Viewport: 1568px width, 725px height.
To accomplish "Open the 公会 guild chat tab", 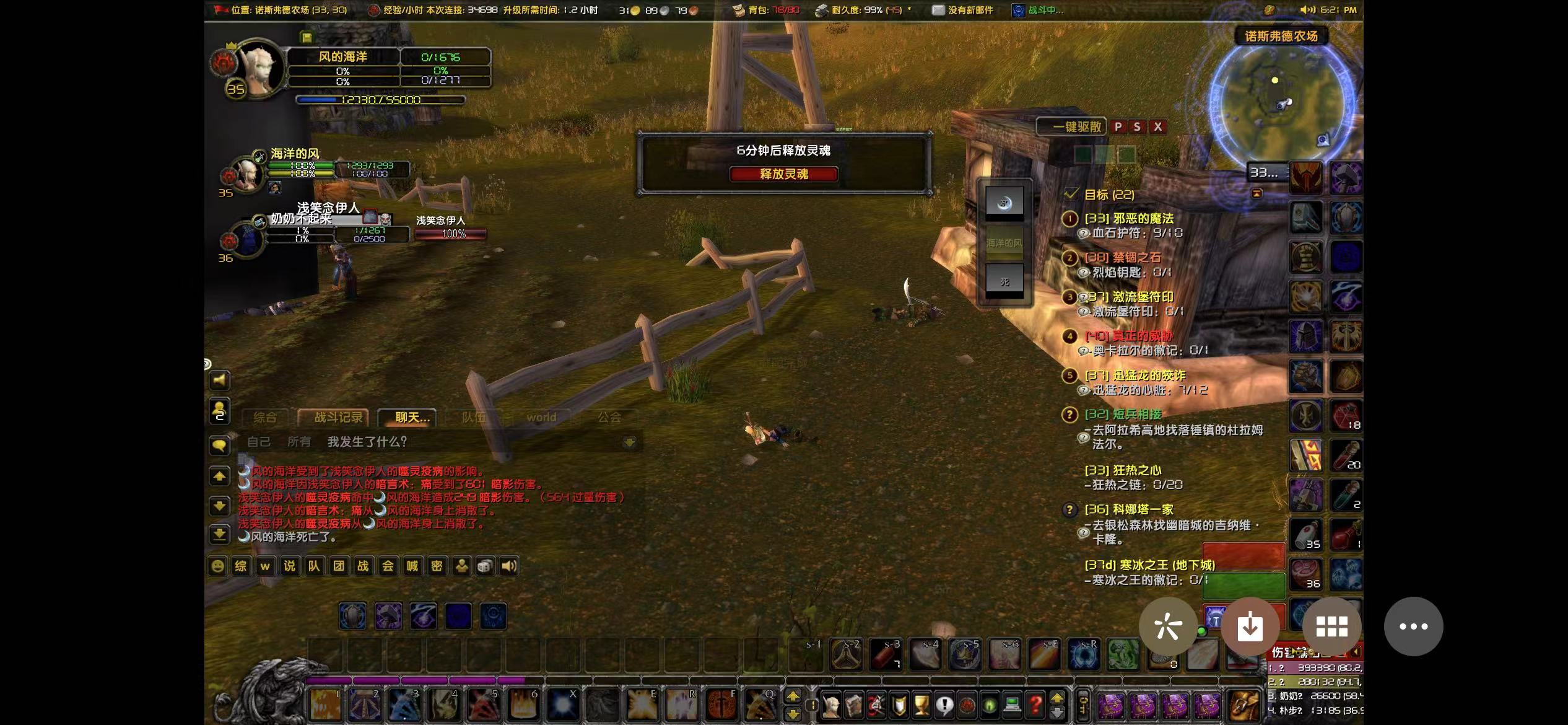I will tap(609, 418).
